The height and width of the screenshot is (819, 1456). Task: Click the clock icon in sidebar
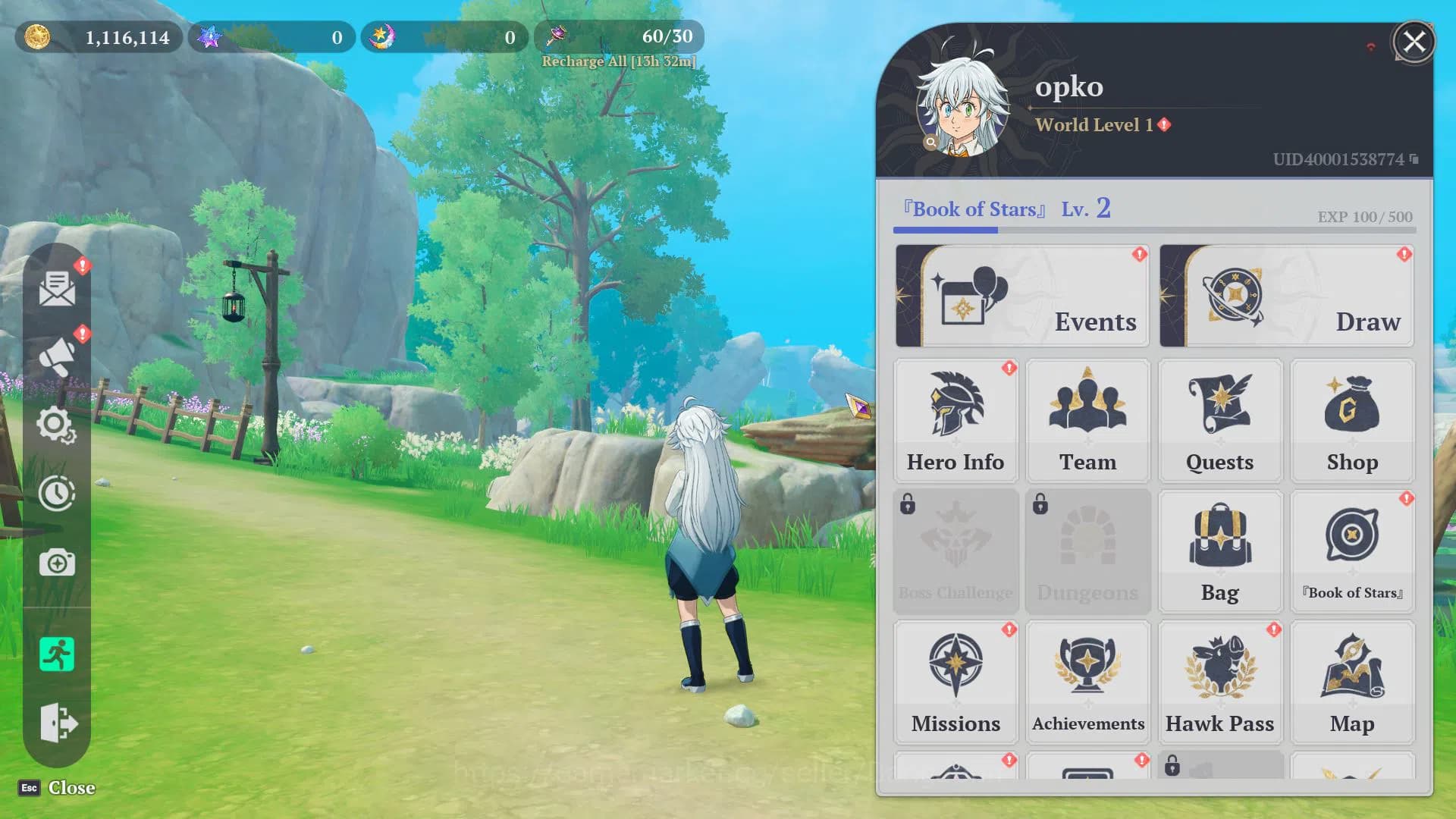pyautogui.click(x=57, y=494)
